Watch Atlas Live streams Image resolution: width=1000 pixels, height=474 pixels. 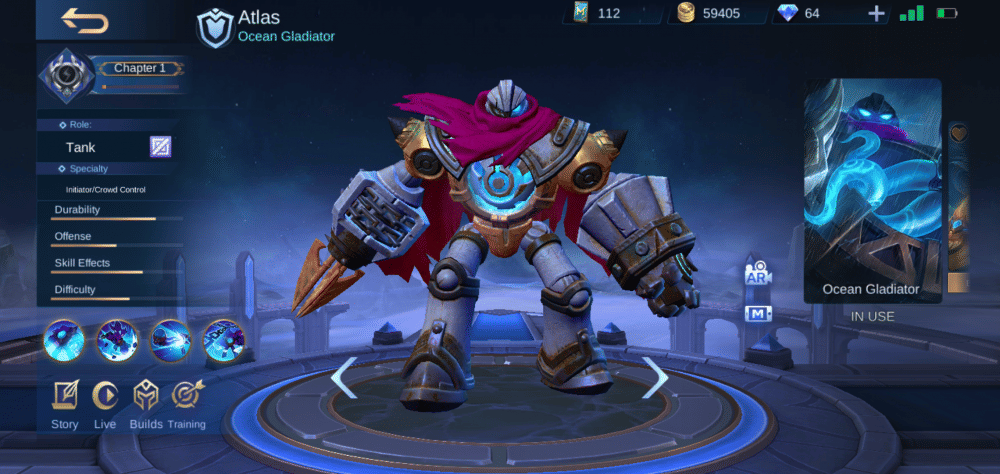105,404
